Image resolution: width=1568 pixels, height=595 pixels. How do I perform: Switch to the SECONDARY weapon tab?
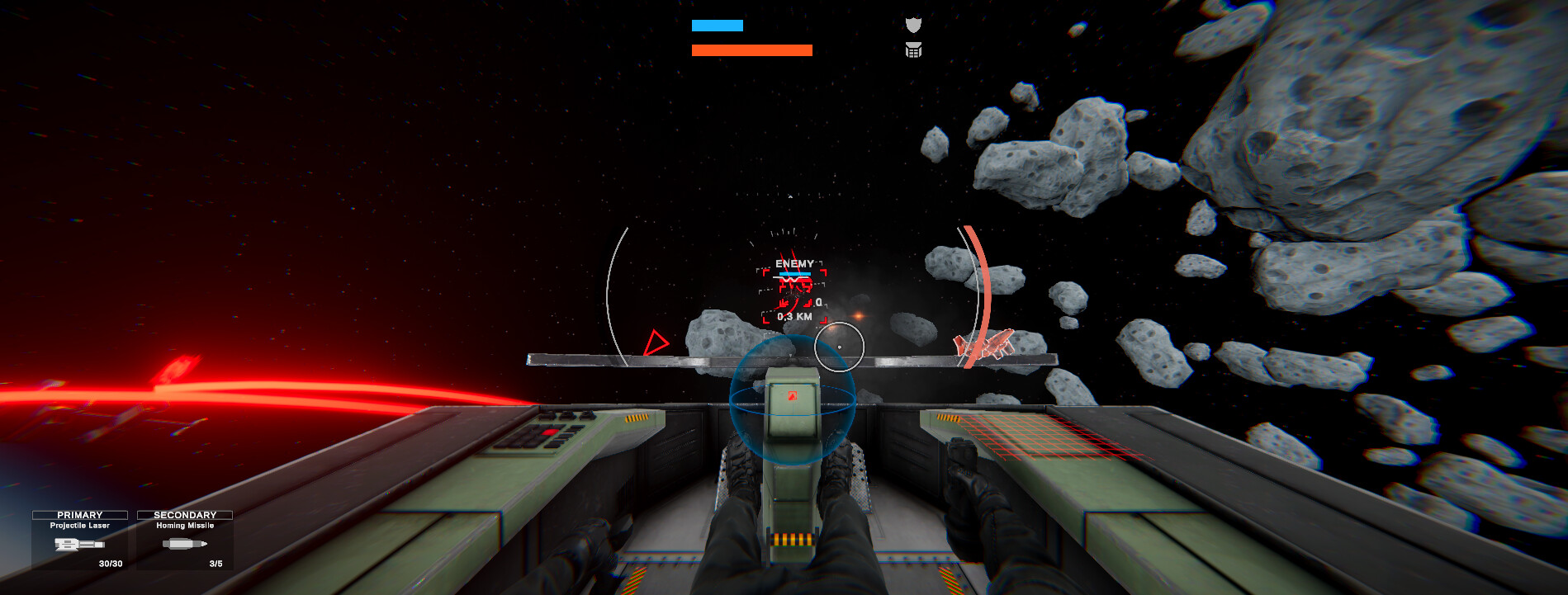(183, 513)
